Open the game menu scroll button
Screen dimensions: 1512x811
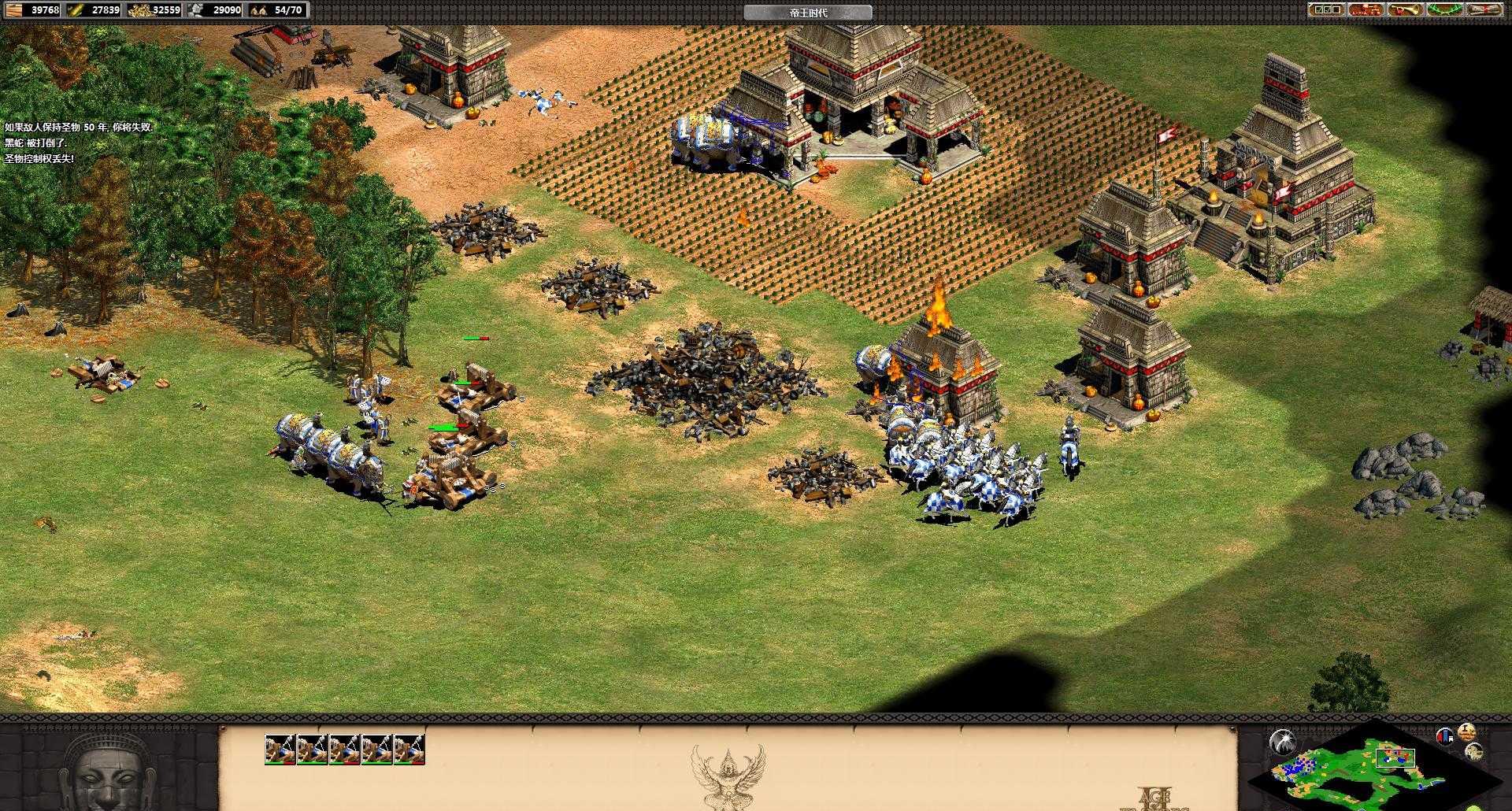(x=1485, y=10)
